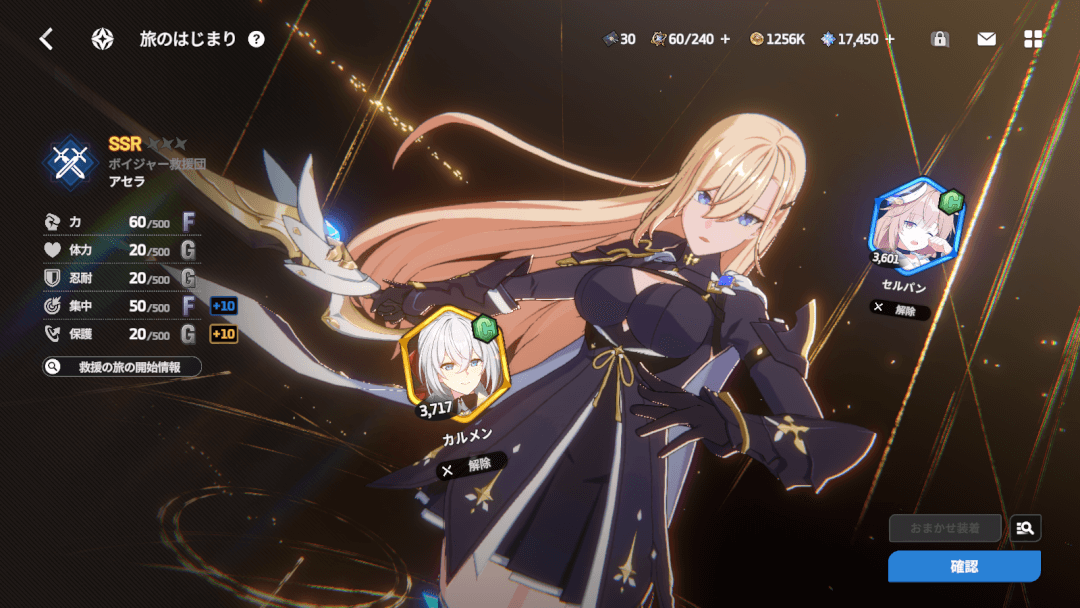Remove Serpan with the 解除 button

pyautogui.click(x=899, y=309)
